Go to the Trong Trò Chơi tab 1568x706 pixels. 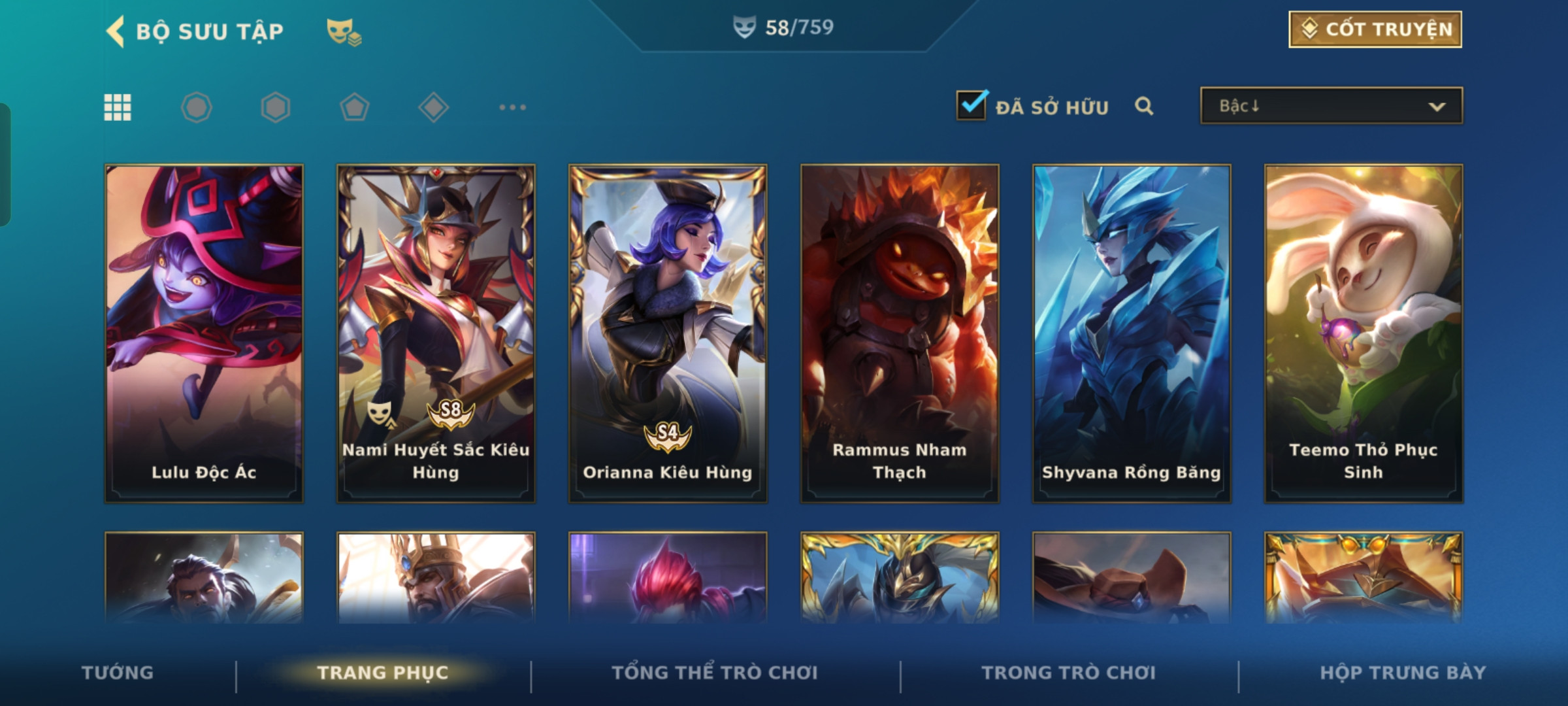1069,673
